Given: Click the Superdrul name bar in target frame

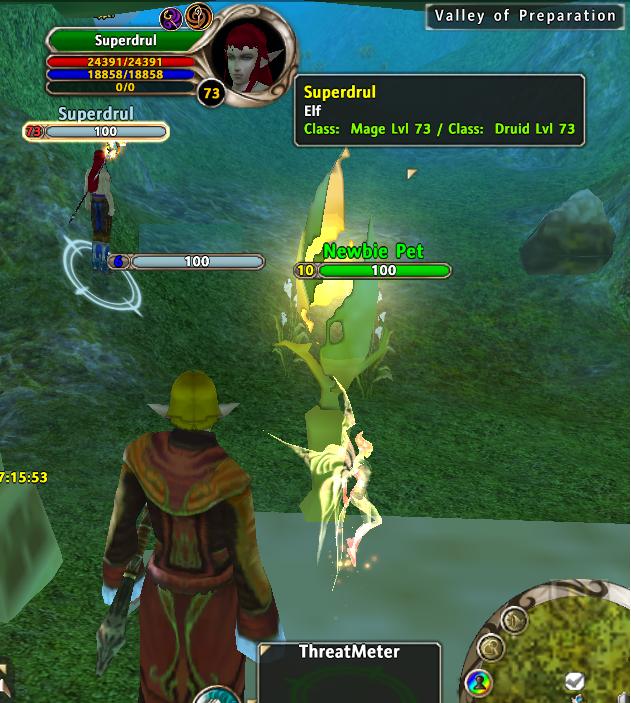Looking at the screenshot, I should coord(125,41).
